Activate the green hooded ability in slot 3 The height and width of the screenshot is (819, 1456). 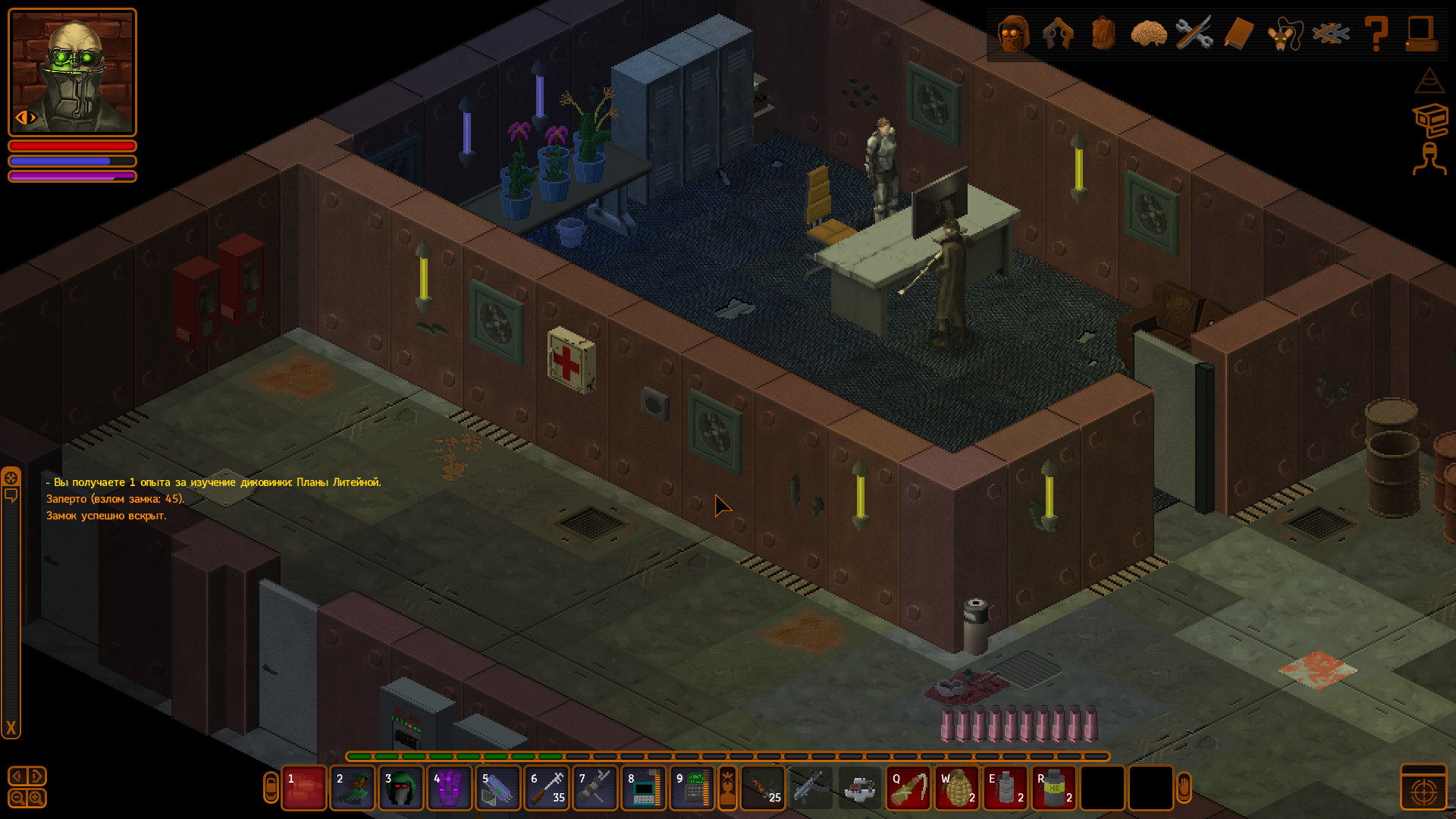[x=401, y=789]
